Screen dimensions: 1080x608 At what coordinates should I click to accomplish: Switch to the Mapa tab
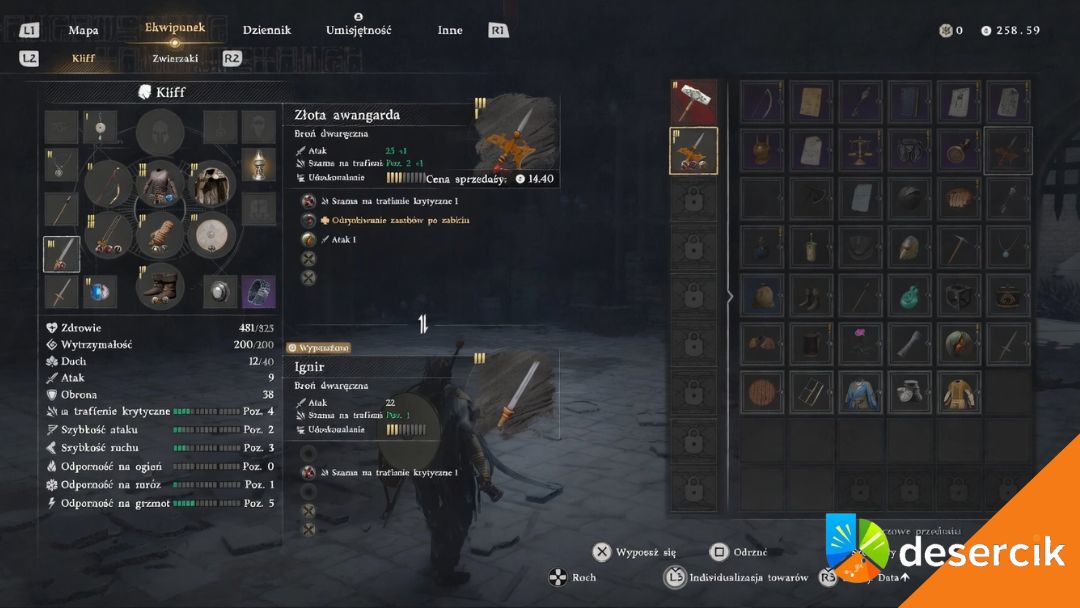click(83, 30)
